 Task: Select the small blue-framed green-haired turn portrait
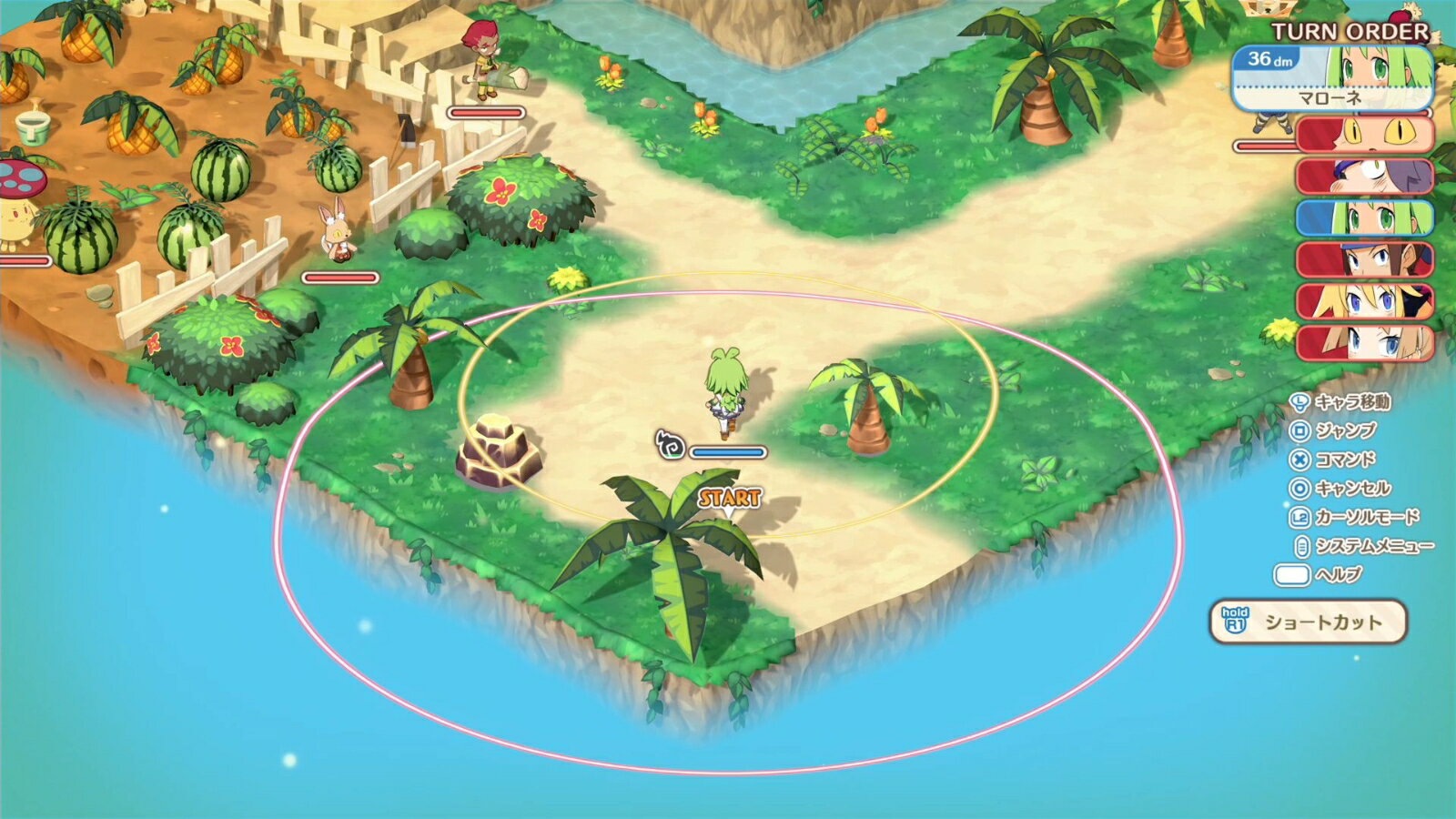1364,217
